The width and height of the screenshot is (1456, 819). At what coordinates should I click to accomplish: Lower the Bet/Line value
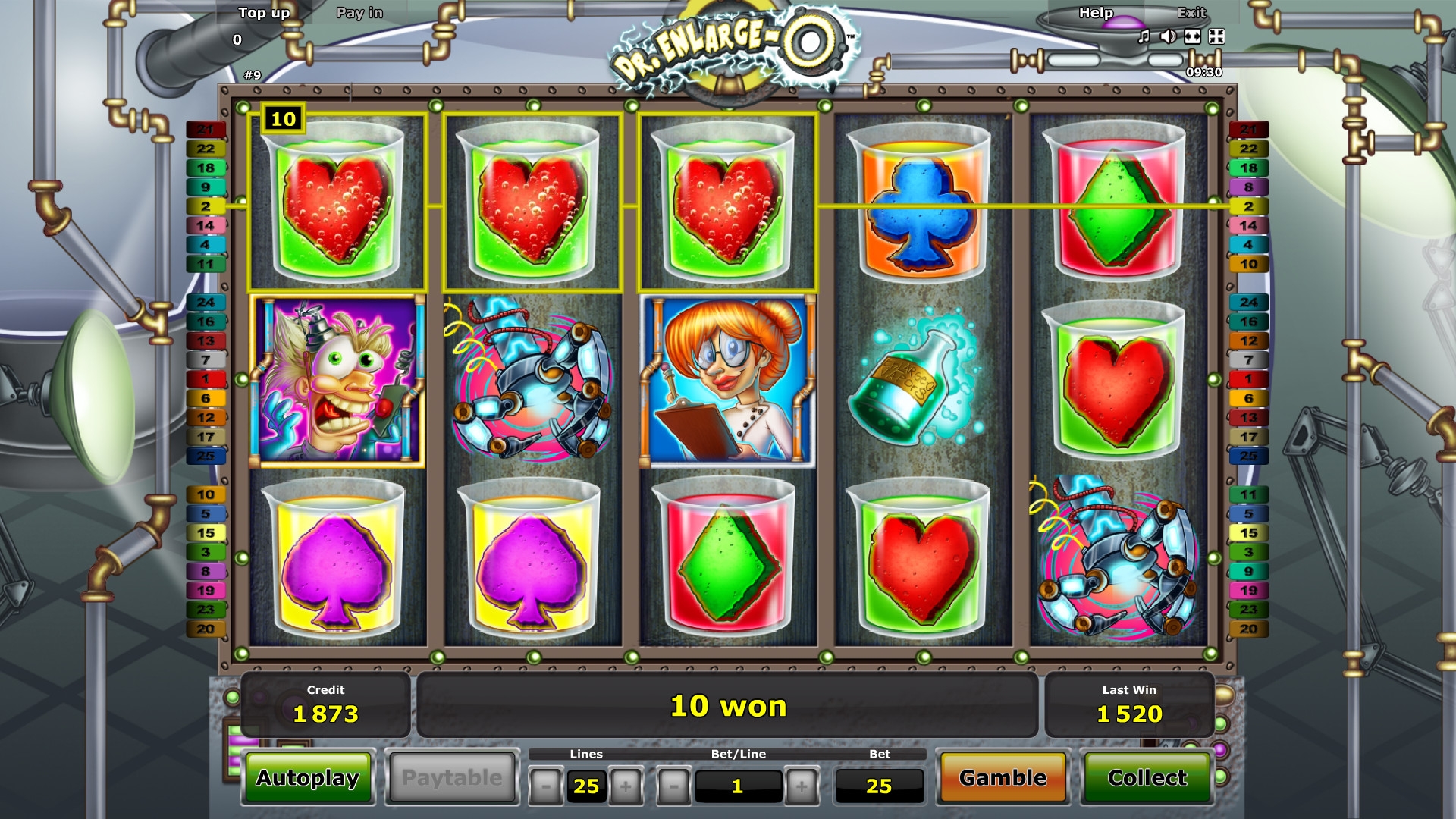(673, 786)
